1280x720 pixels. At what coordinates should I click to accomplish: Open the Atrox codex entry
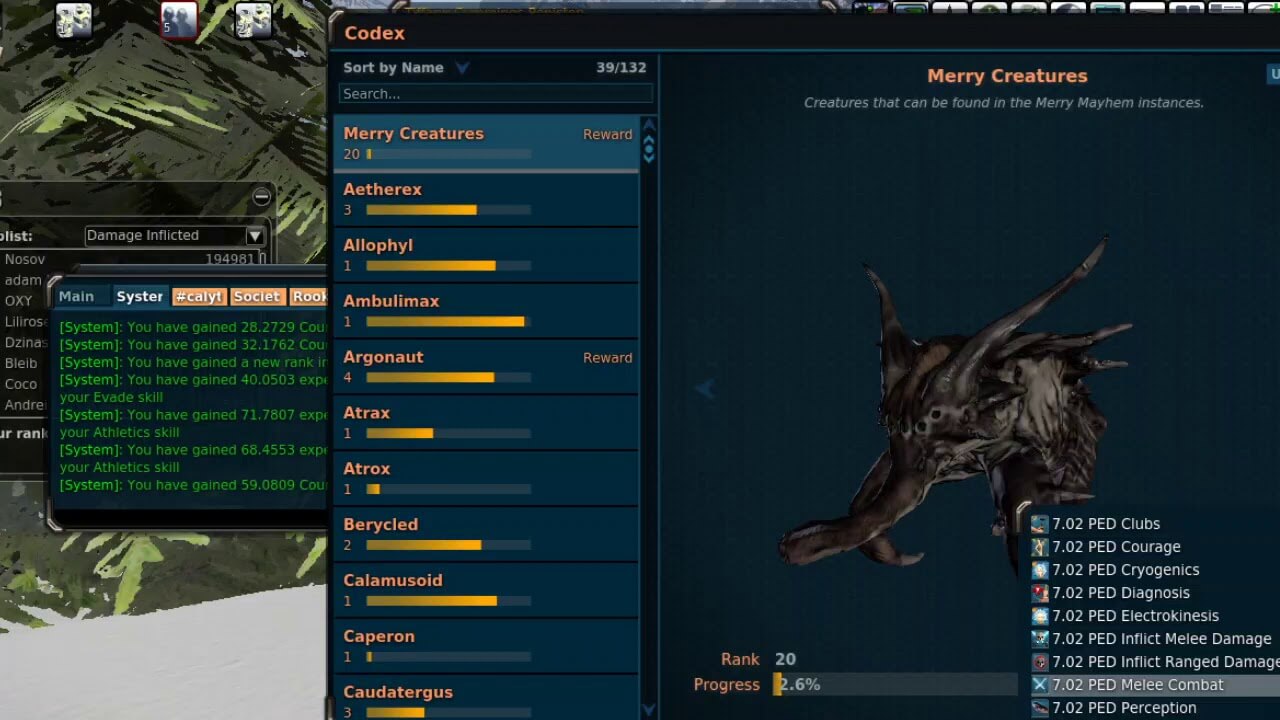click(485, 478)
